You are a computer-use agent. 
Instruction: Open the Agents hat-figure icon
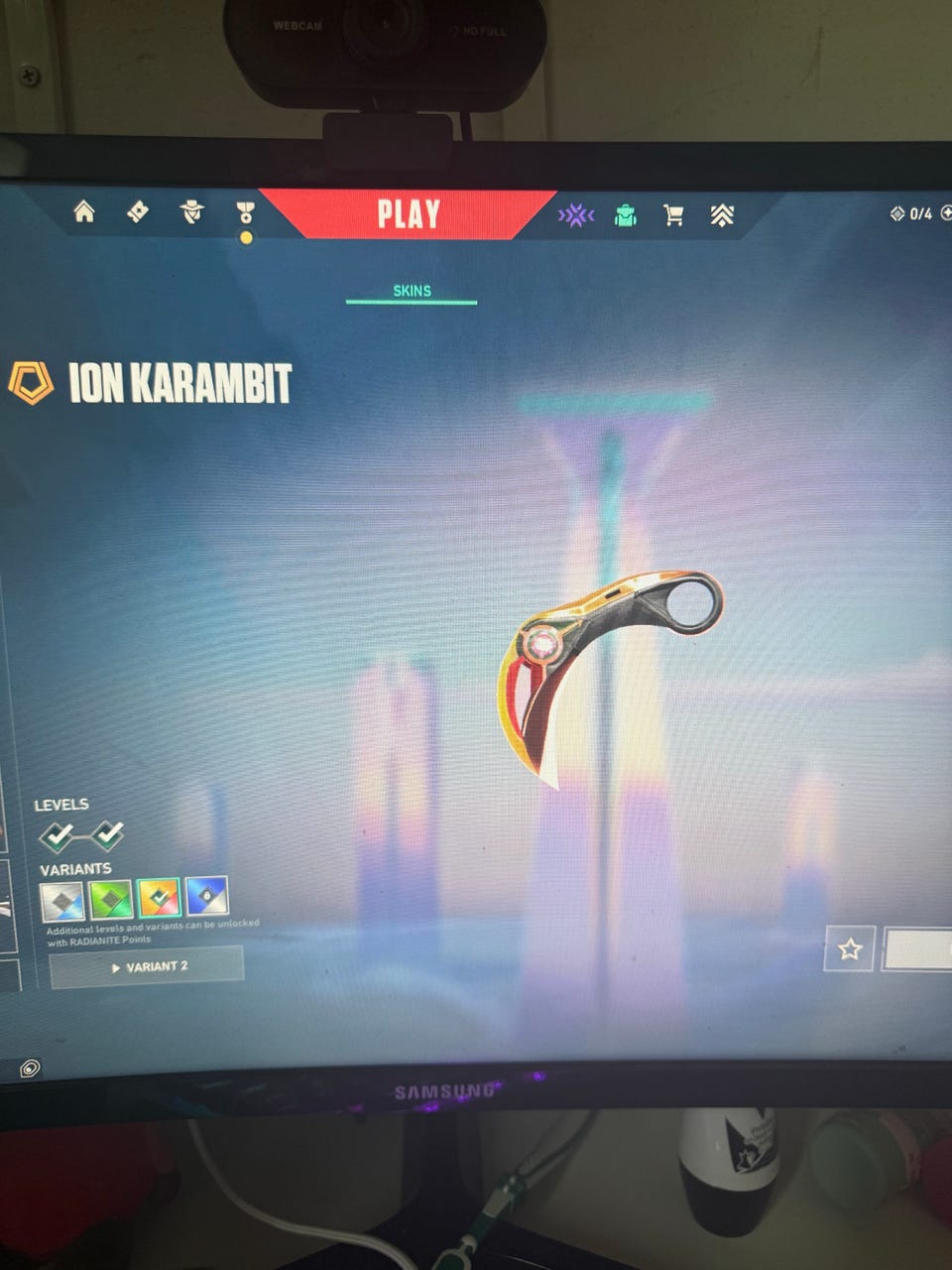[191, 211]
